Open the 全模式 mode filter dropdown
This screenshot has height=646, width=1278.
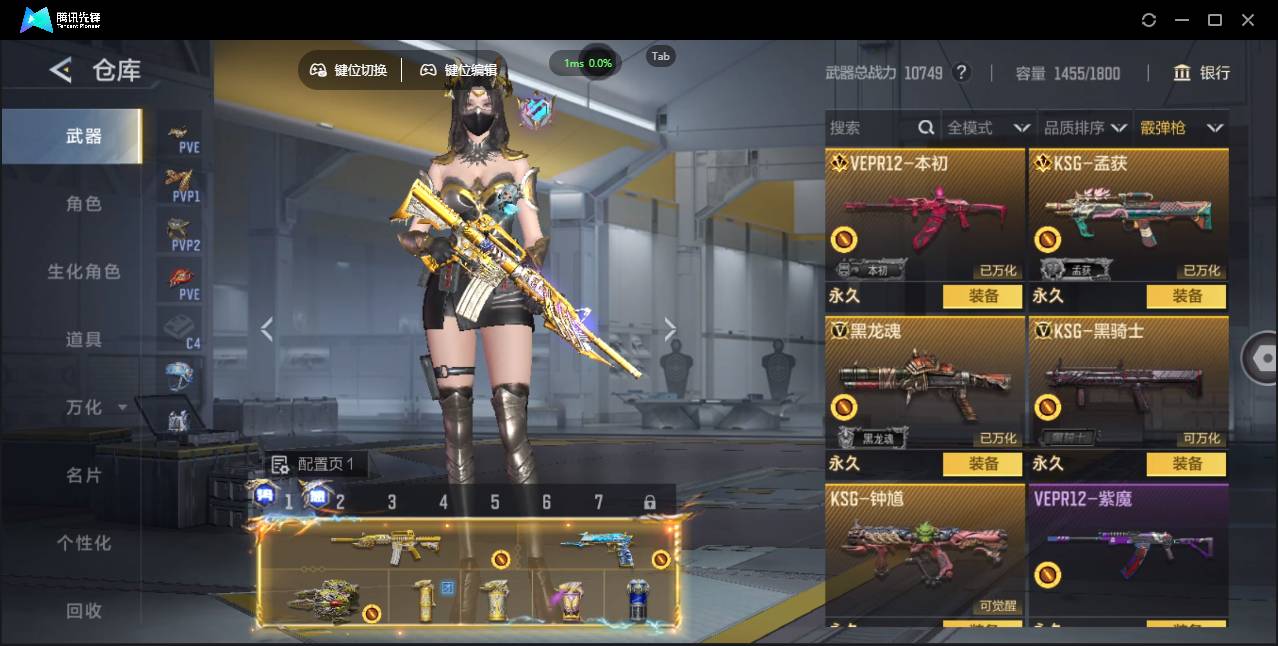pos(988,128)
